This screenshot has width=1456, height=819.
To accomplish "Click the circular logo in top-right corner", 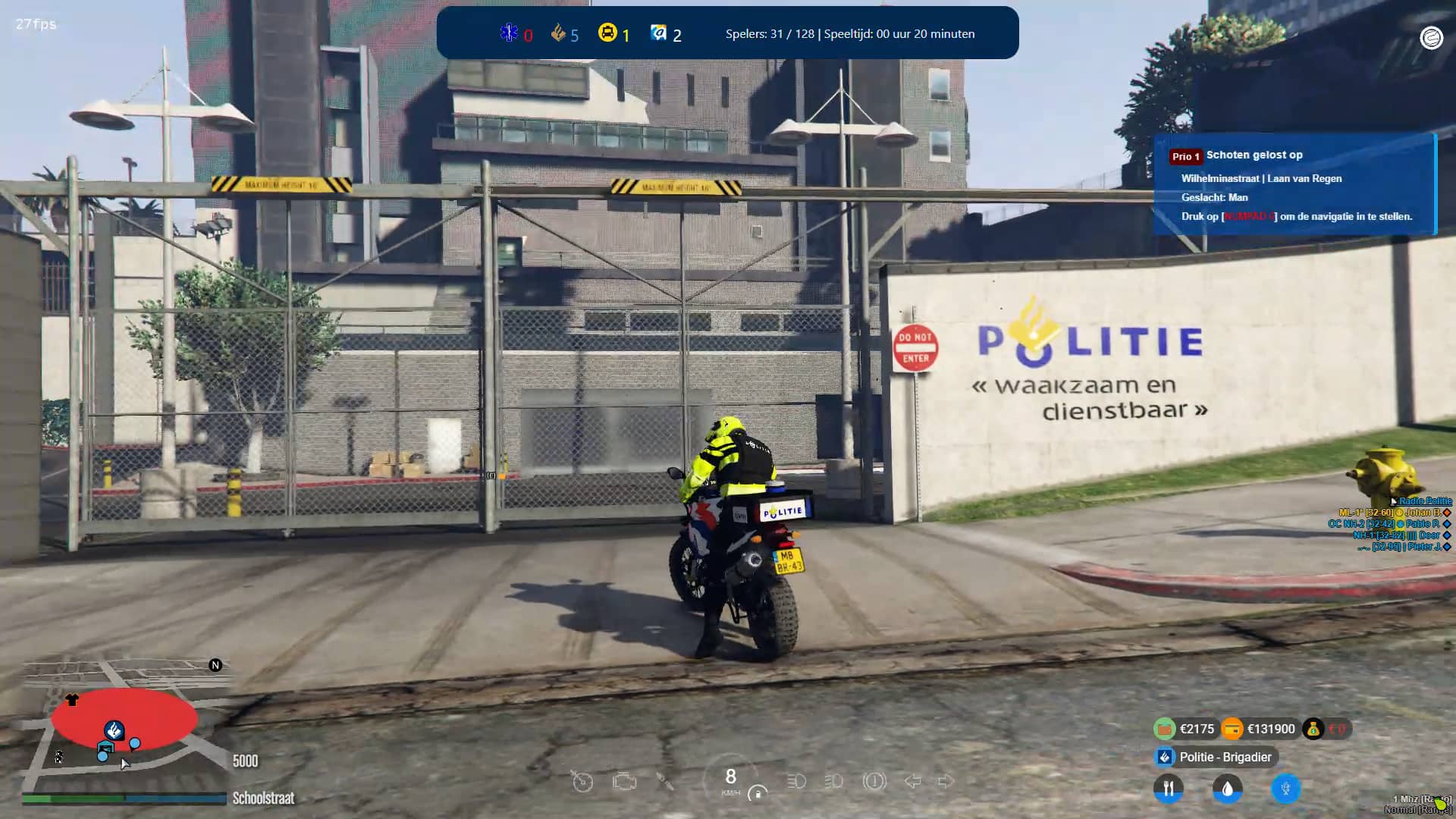I will (1431, 37).
